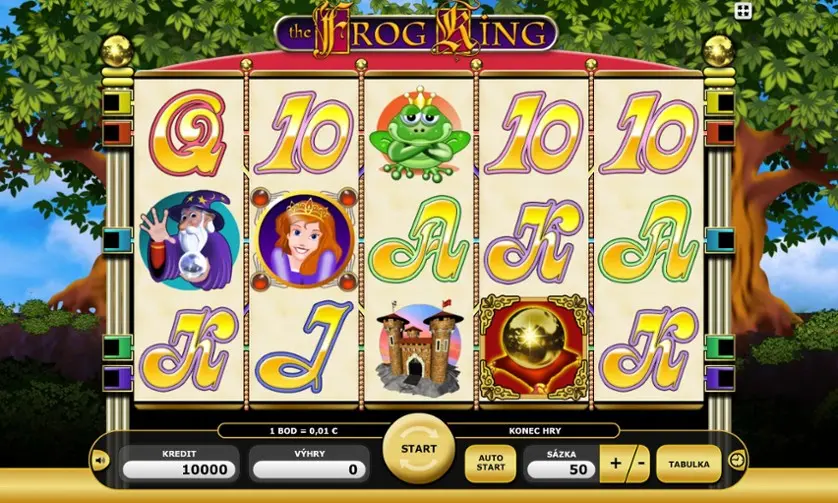This screenshot has height=503, width=838.
Task: Toggle fullscreen with the four-arrow icon
Action: [x=743, y=11]
